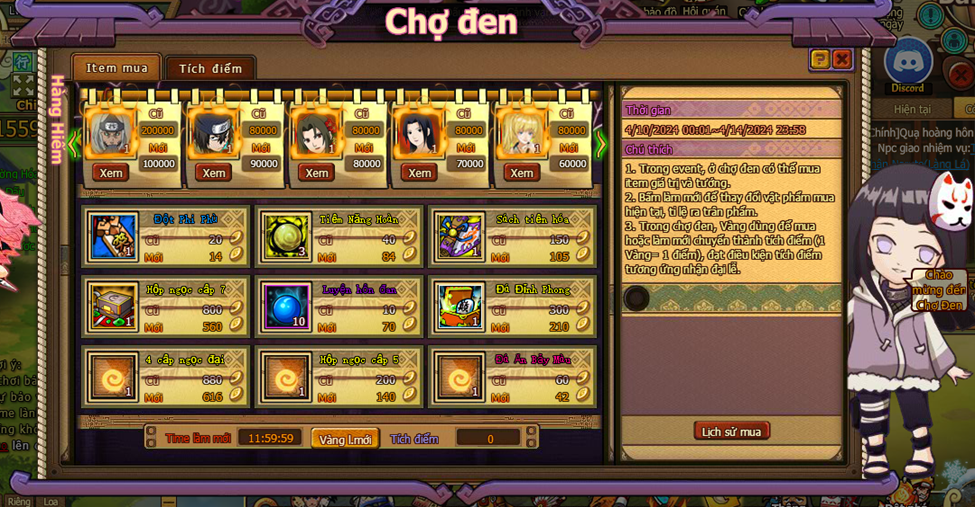View the blonde hero priced 60000
This screenshot has width=975, height=507.
tap(521, 173)
